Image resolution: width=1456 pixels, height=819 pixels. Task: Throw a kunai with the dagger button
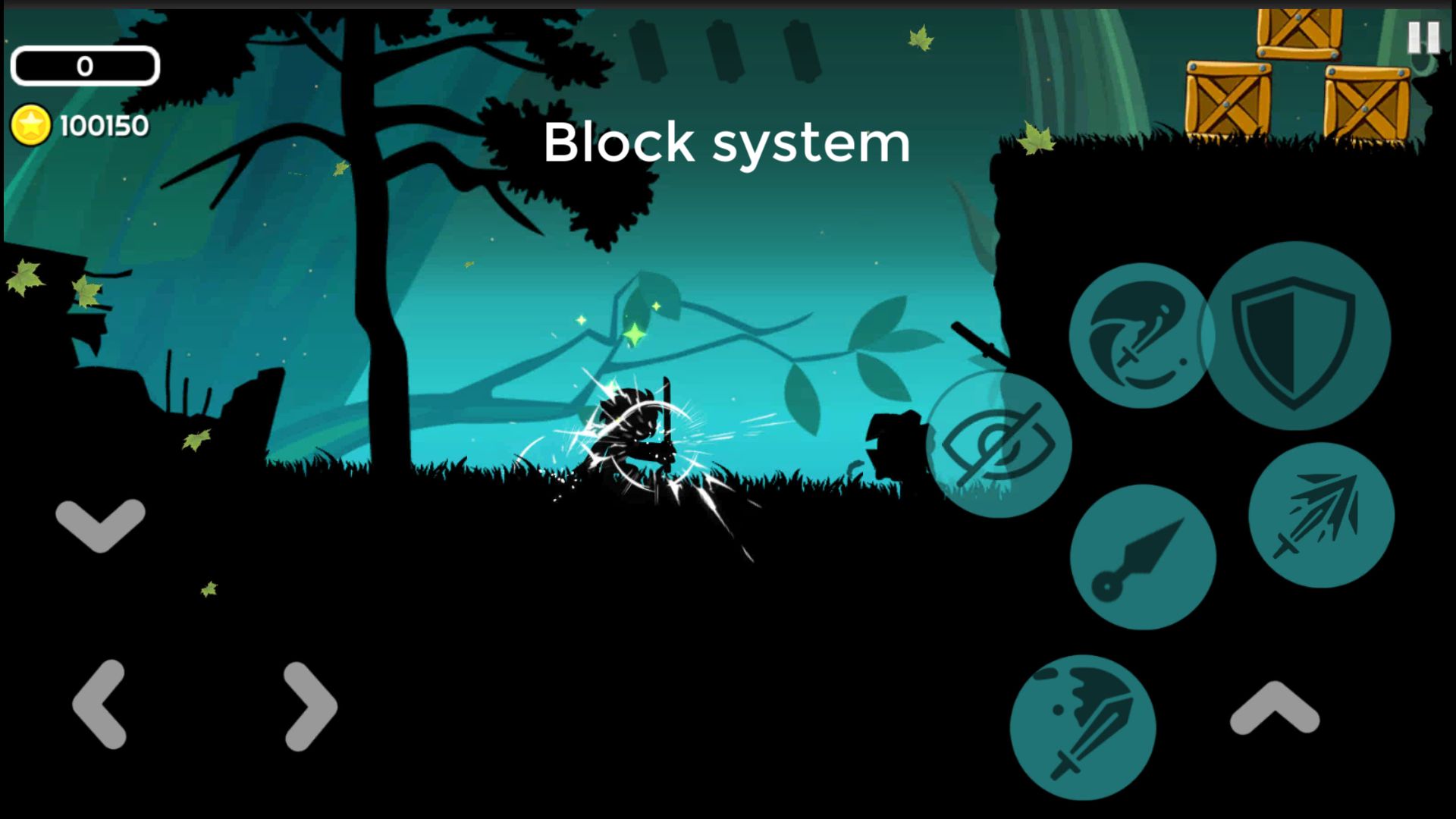(1142, 557)
